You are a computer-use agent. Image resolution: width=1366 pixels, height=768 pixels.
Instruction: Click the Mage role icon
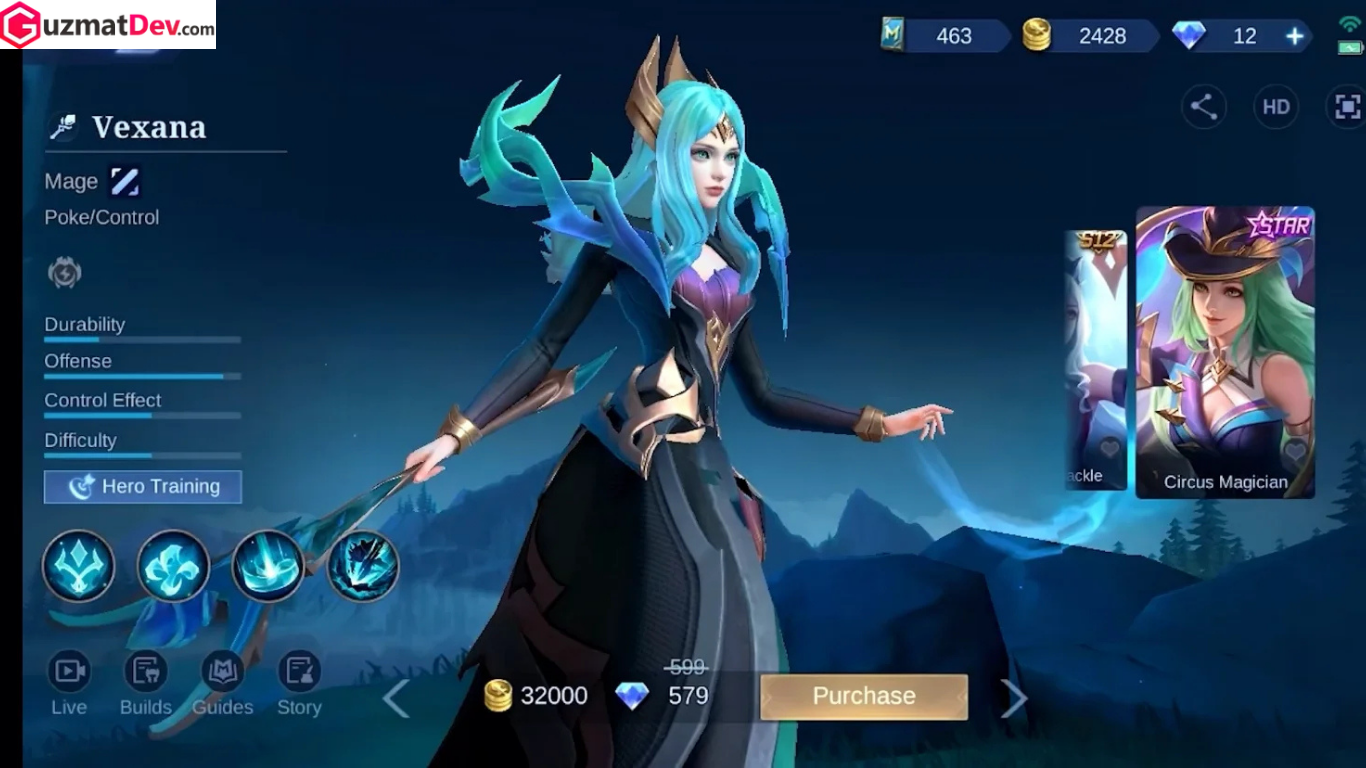point(125,182)
